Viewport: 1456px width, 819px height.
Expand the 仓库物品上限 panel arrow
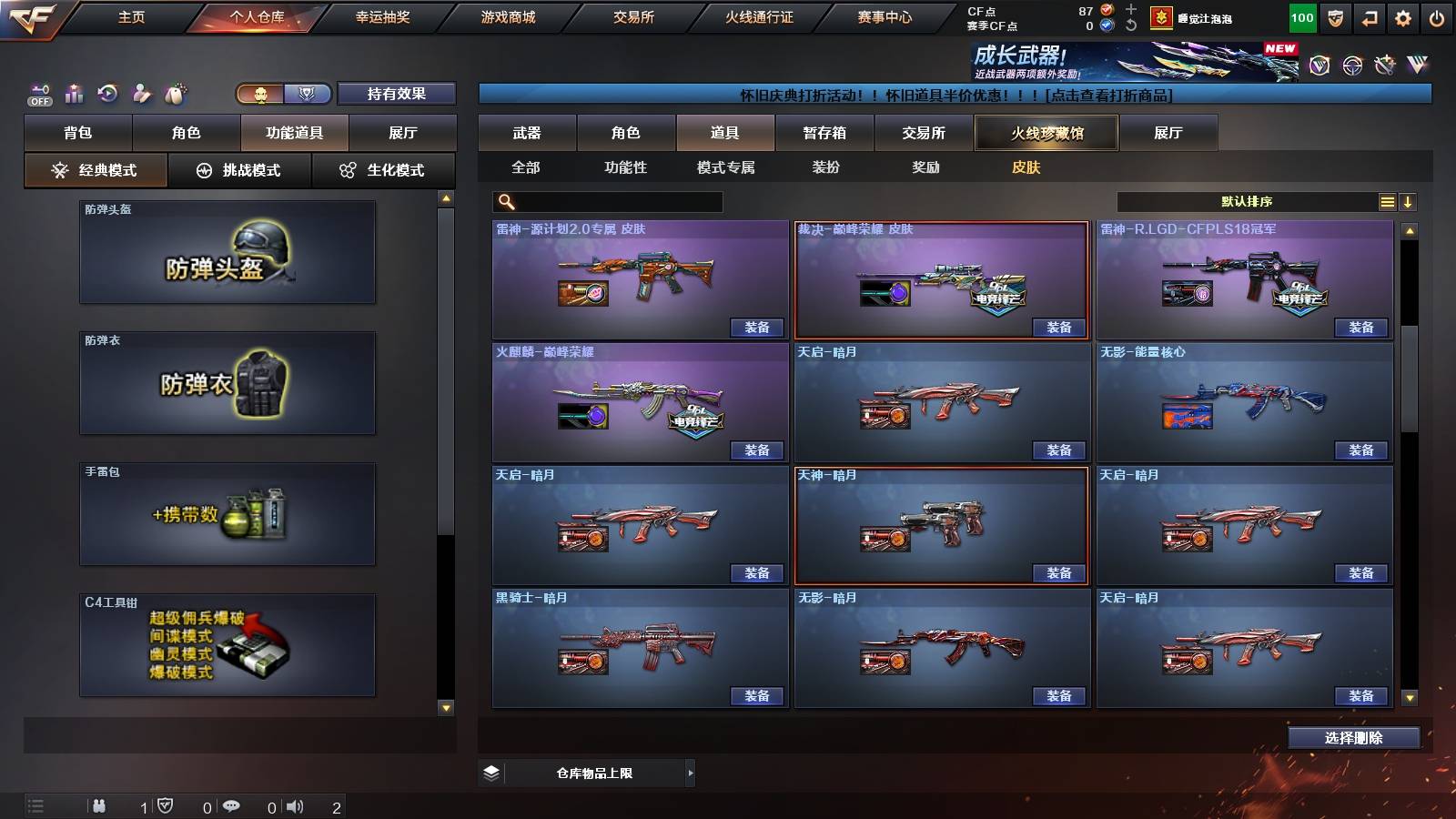point(689,773)
